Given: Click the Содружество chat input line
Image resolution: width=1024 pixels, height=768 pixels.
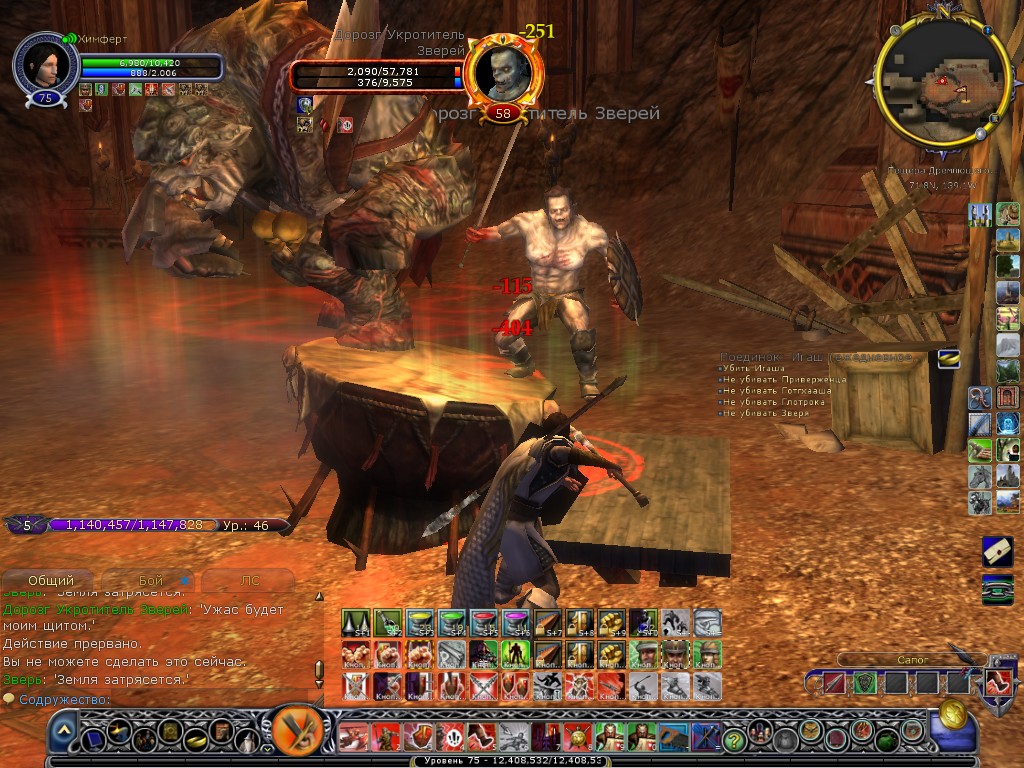Looking at the screenshot, I should pyautogui.click(x=160, y=699).
